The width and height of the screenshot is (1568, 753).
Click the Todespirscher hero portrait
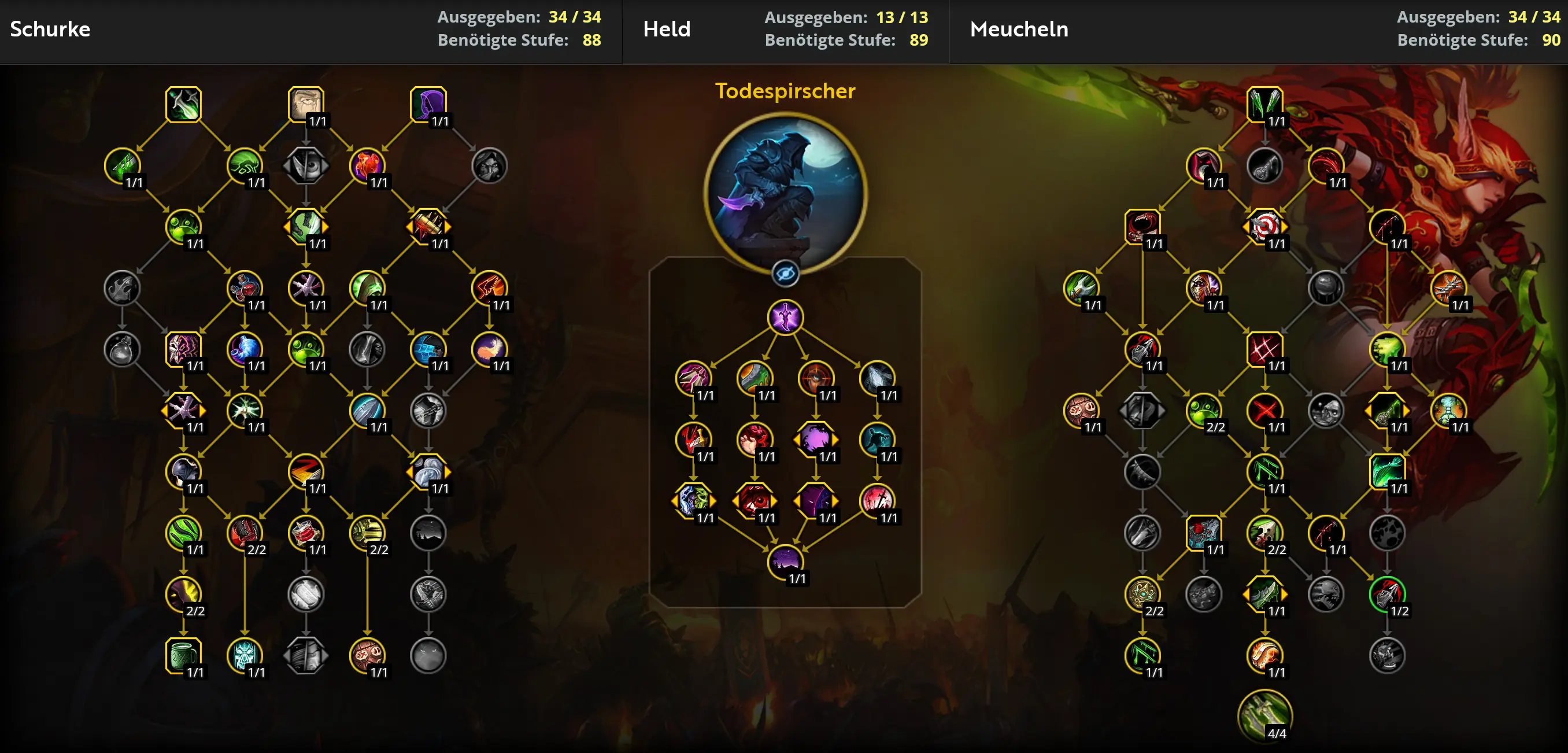click(x=785, y=194)
